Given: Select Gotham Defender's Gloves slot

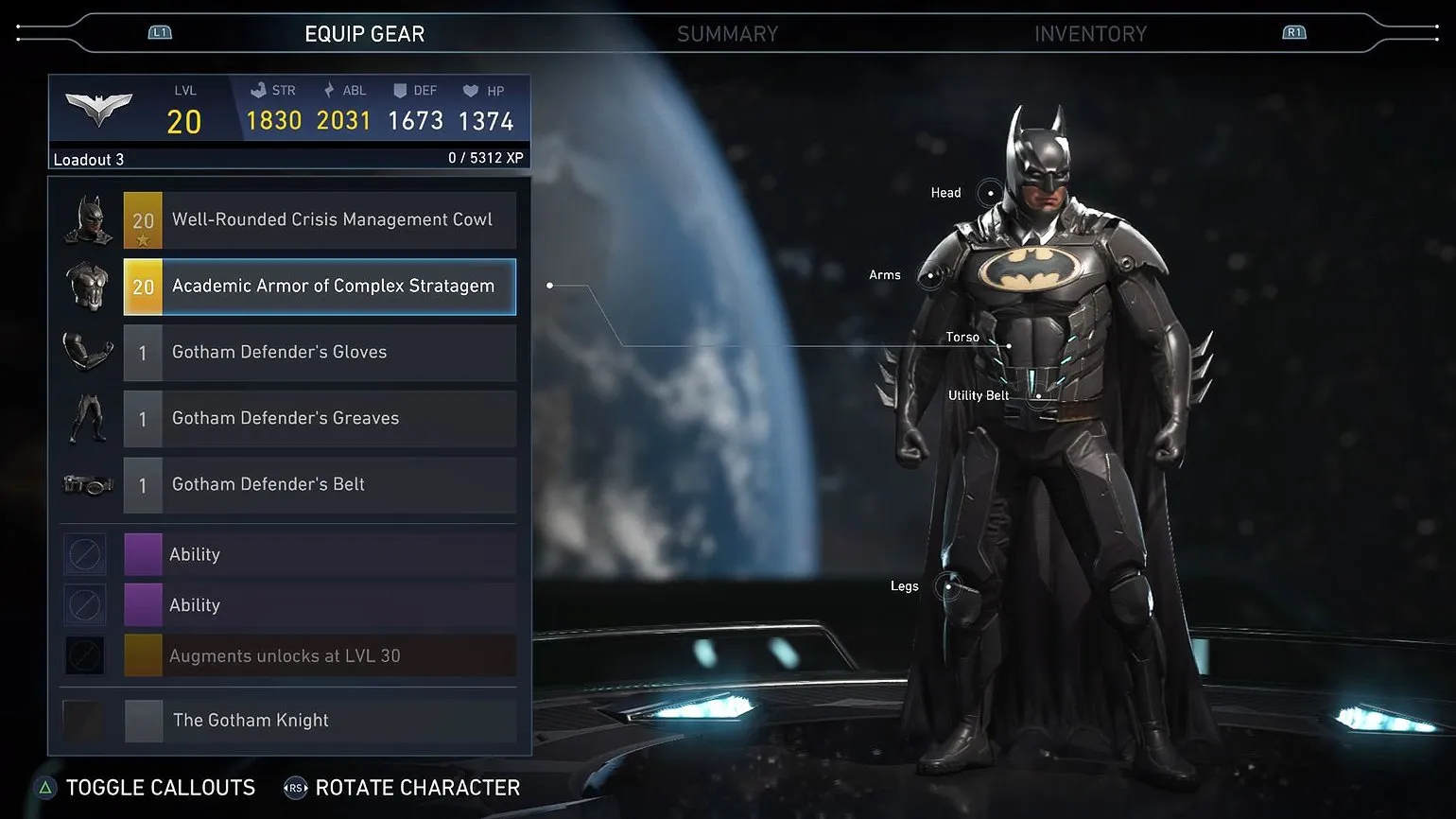Looking at the screenshot, I should coord(320,353).
